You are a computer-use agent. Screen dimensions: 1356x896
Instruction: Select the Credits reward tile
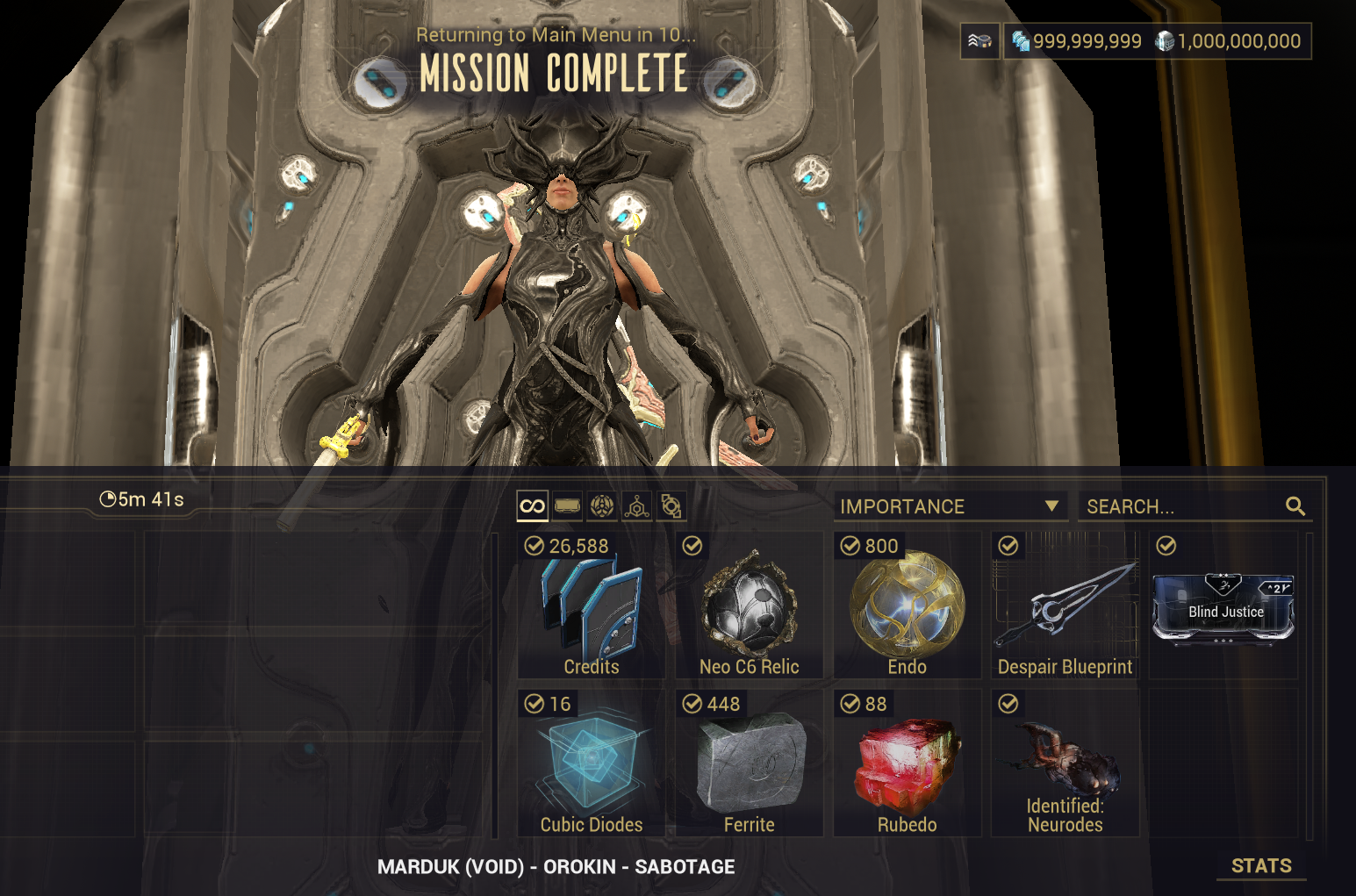point(591,606)
